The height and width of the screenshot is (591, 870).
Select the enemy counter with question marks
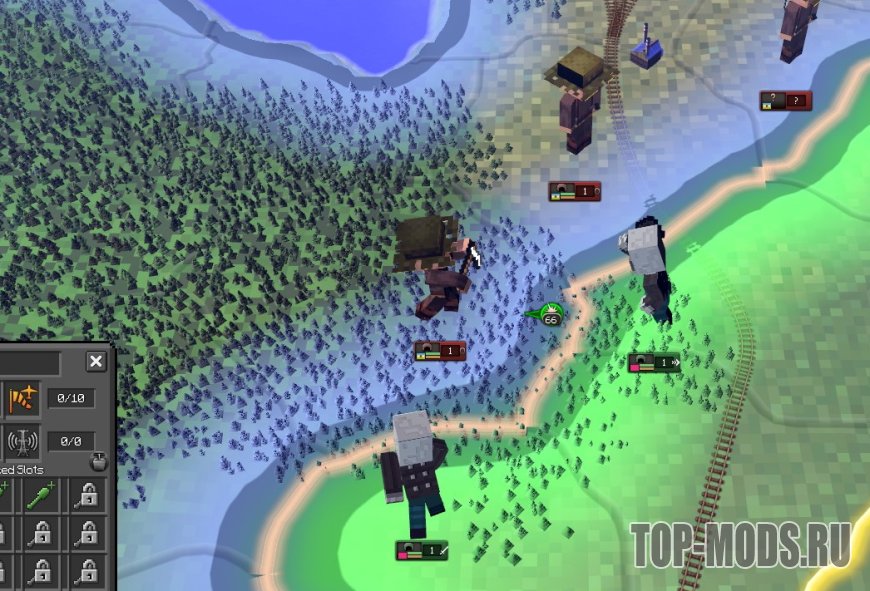785,101
